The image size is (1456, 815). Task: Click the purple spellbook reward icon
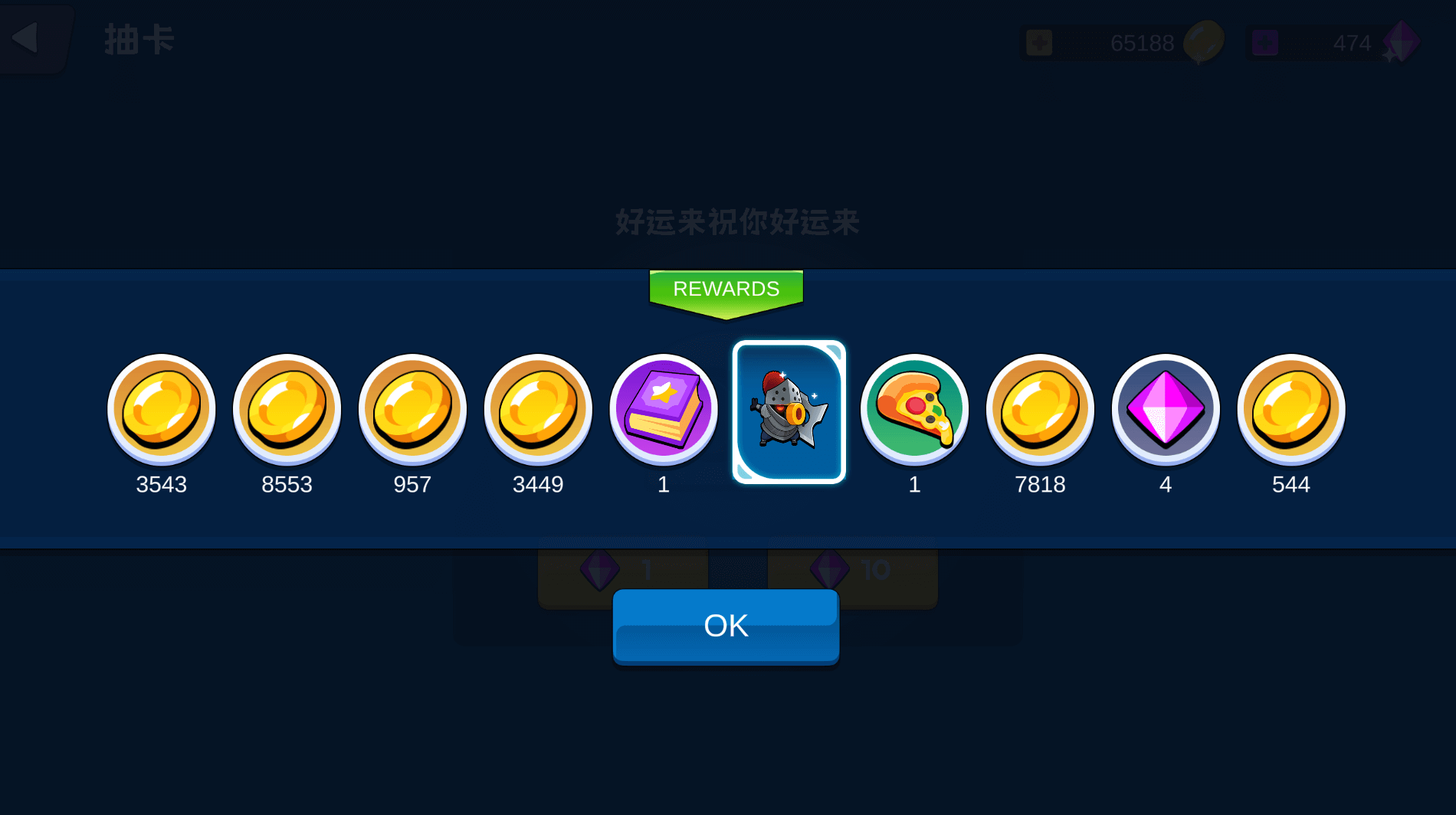(664, 410)
